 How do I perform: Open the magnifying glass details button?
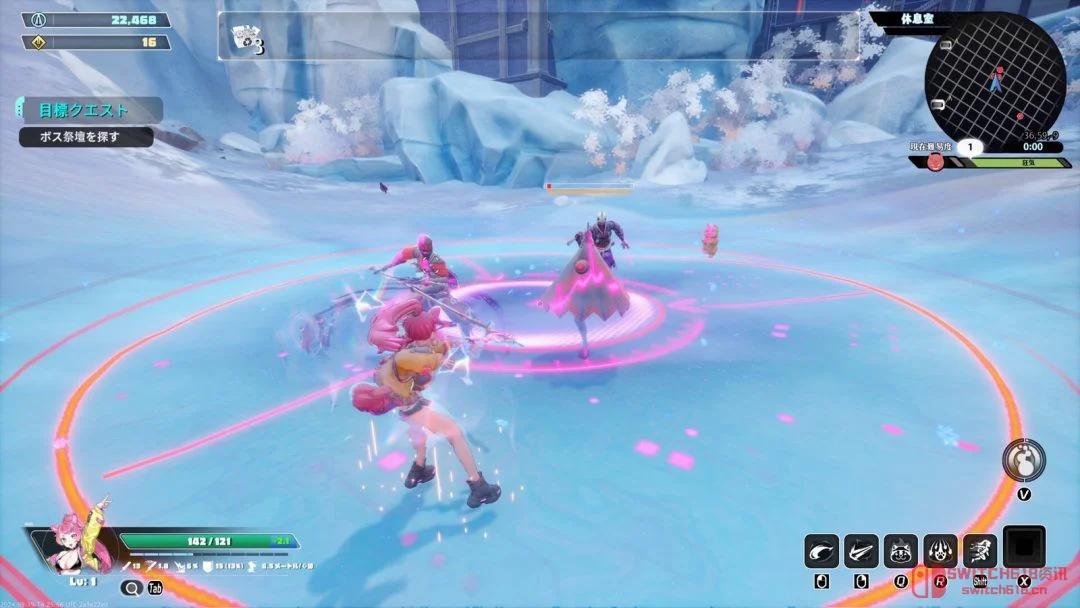pos(131,588)
